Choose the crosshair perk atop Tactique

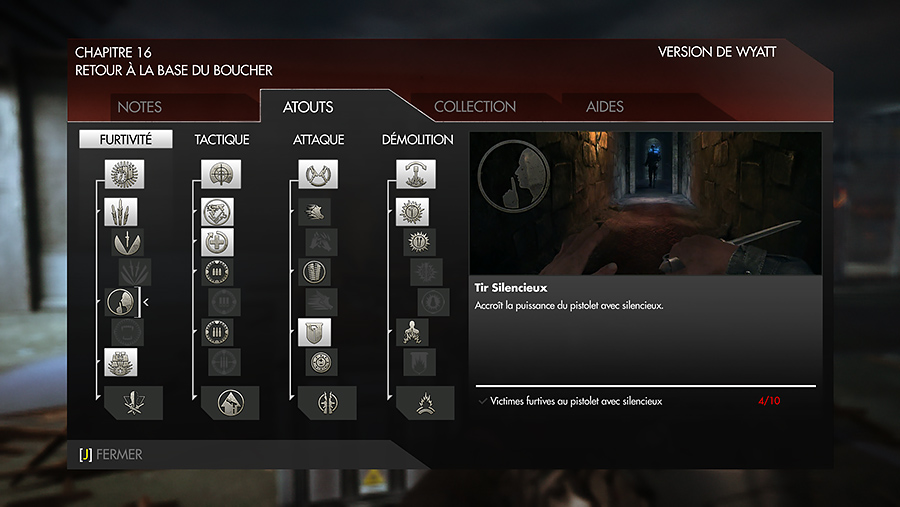pos(220,174)
